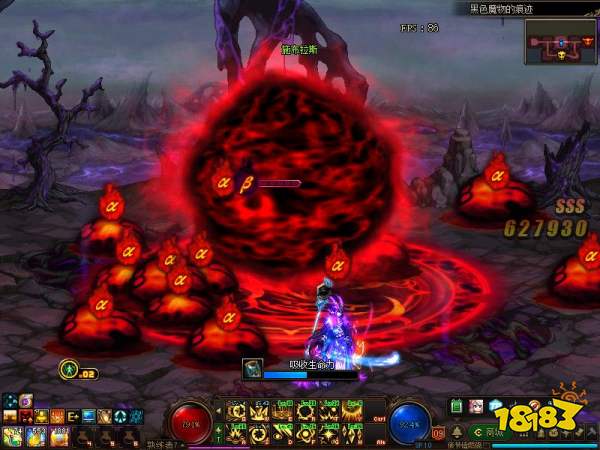Click the purple swirl orb buff icon
Image resolution: width=600 pixels, height=450 pixels.
25,401
